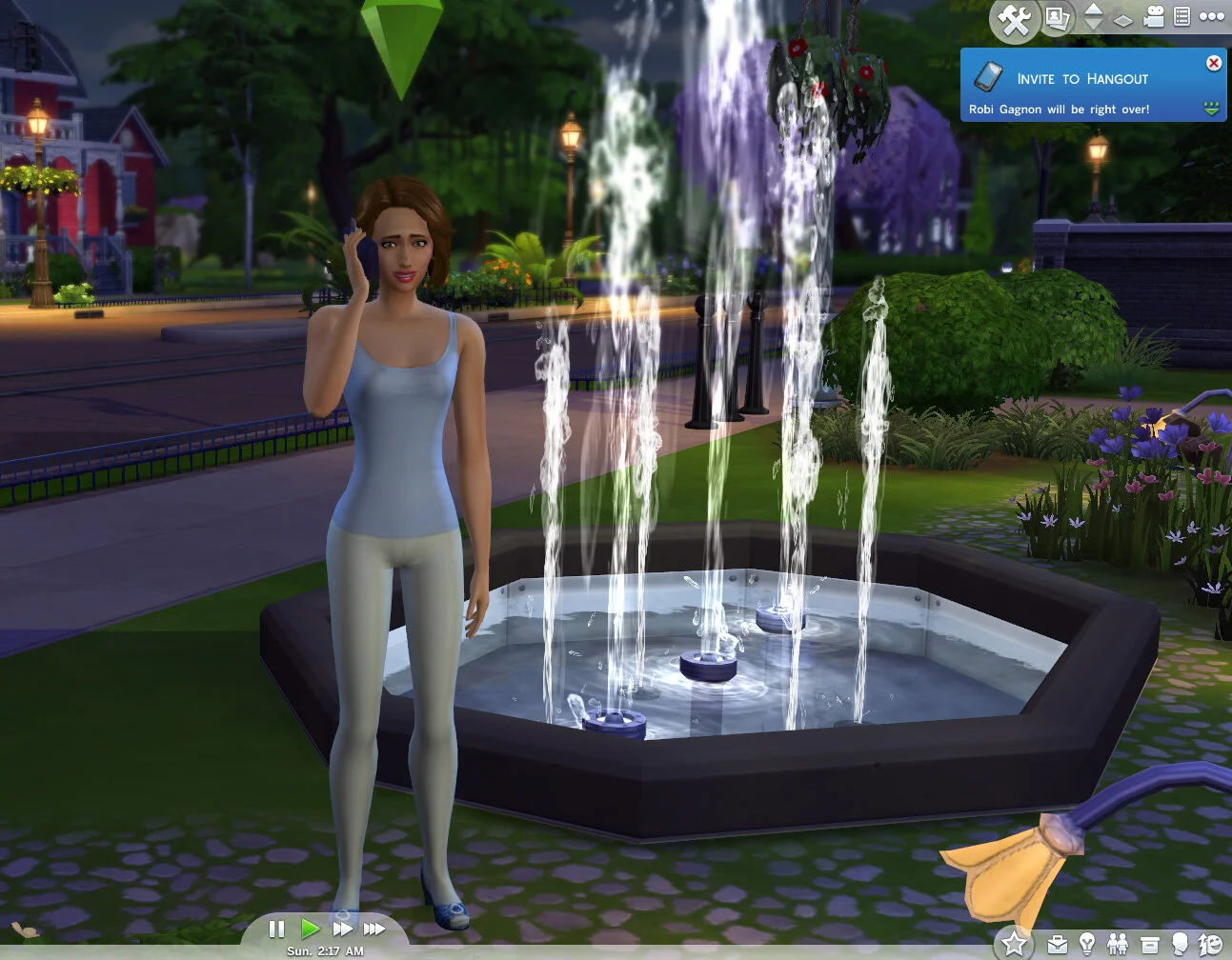View the Skills lightbulb panel
The width and height of the screenshot is (1232, 960).
pyautogui.click(x=1087, y=944)
